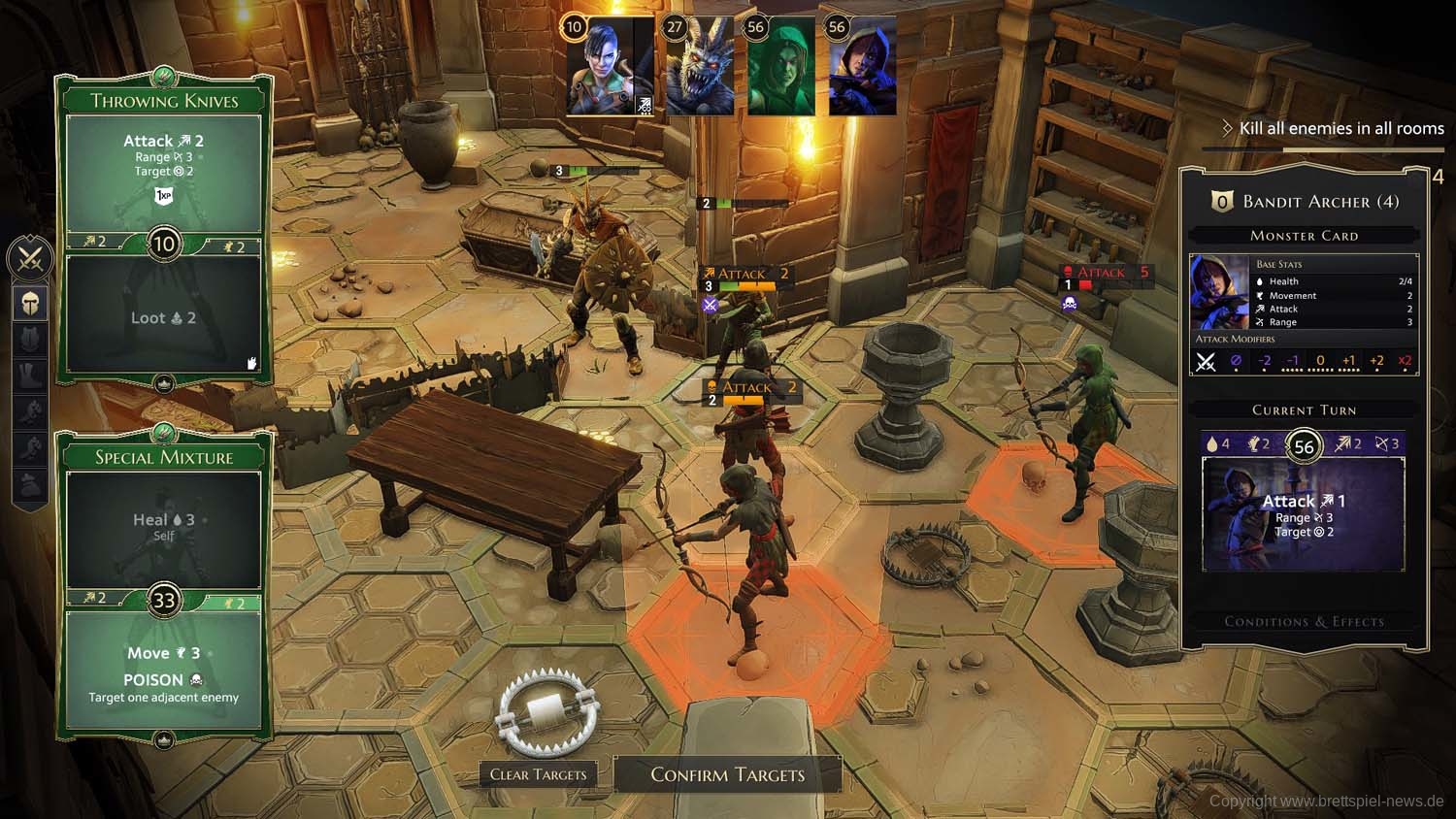The width and height of the screenshot is (1456, 819).
Task: View the Bandit Archer current turn card
Action: (1303, 514)
